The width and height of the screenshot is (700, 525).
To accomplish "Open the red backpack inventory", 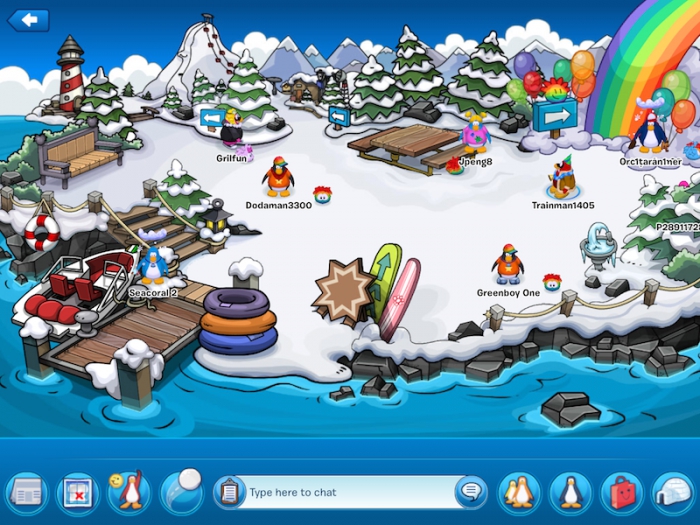I will click(622, 492).
